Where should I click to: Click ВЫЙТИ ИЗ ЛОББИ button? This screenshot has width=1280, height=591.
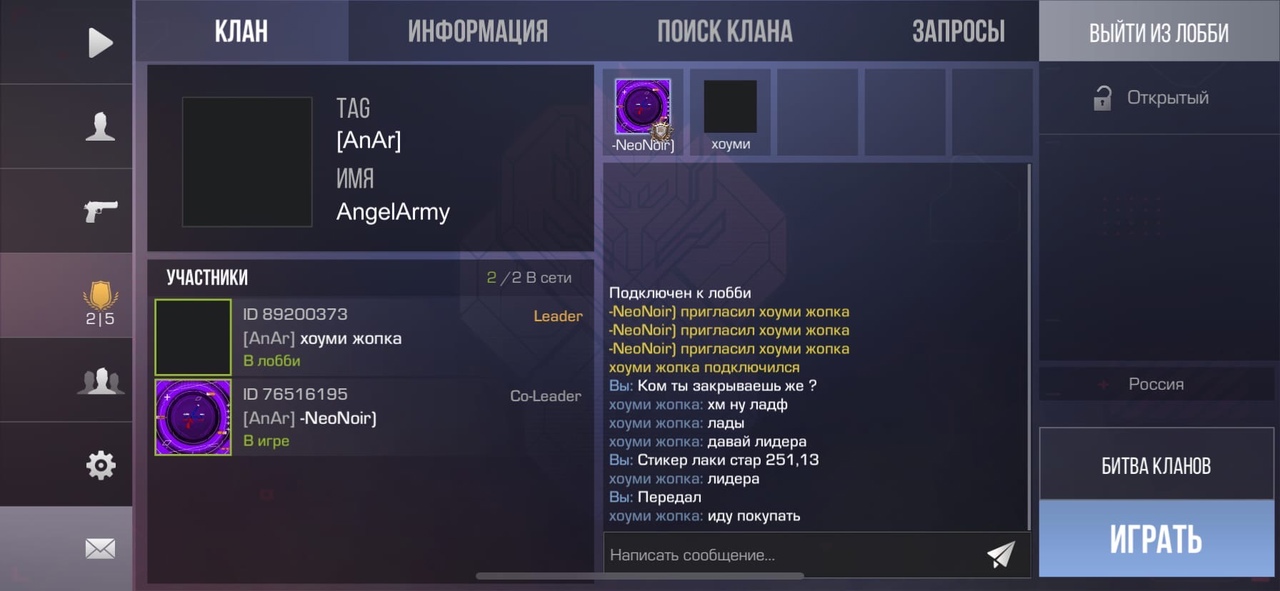pyautogui.click(x=1158, y=32)
